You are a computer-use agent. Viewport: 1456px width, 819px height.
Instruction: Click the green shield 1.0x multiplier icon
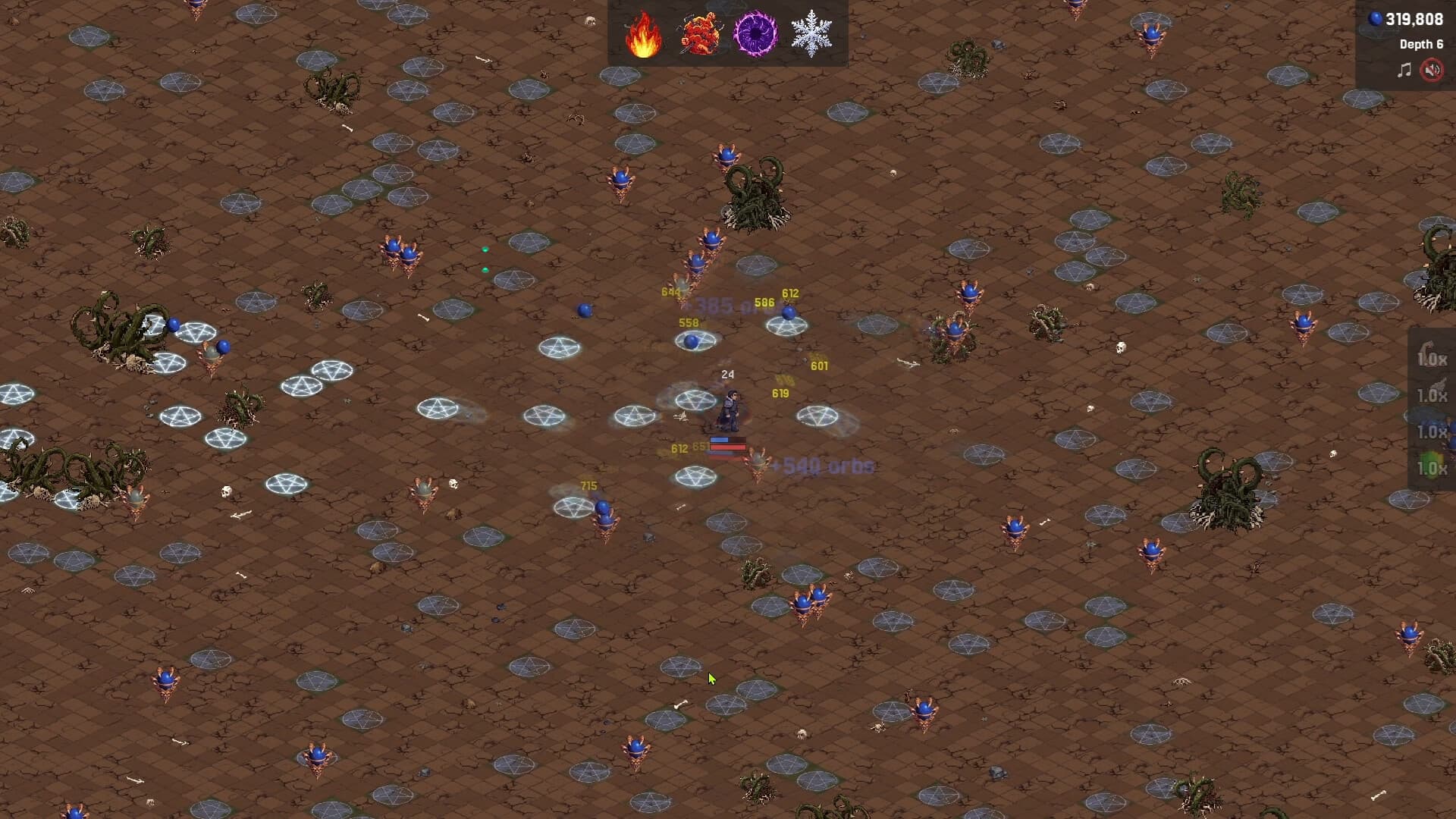point(1433,464)
